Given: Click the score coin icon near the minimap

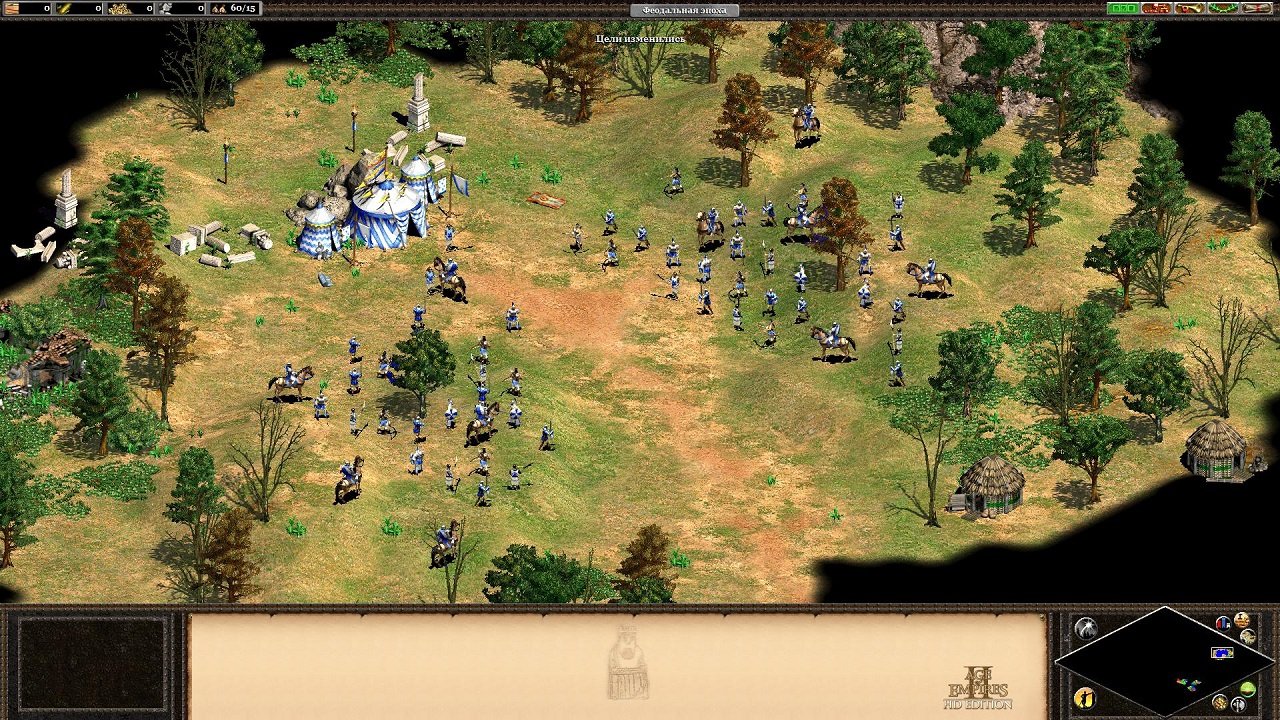Looking at the screenshot, I should (x=1242, y=620).
